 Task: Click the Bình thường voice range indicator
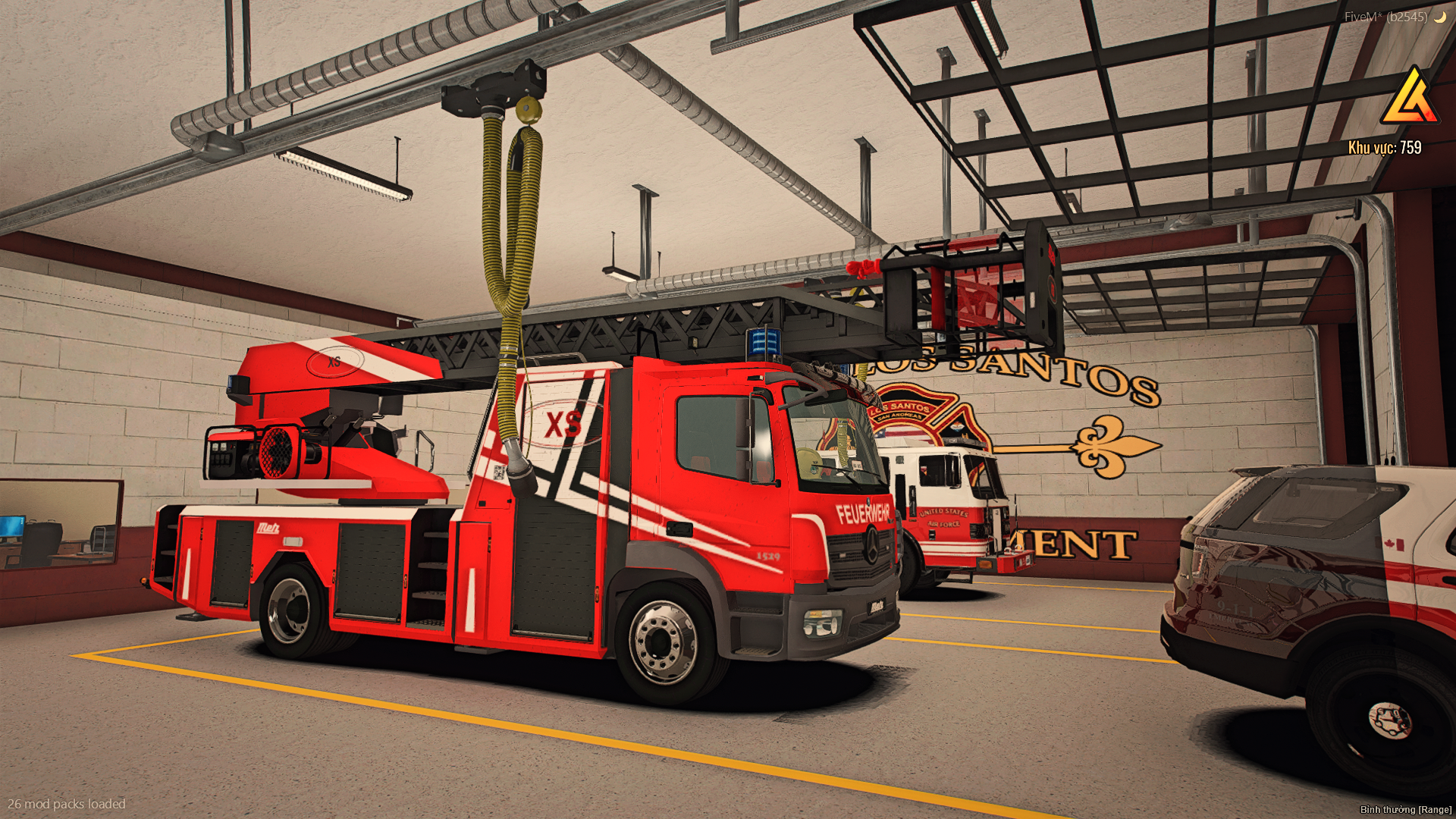[1405, 809]
